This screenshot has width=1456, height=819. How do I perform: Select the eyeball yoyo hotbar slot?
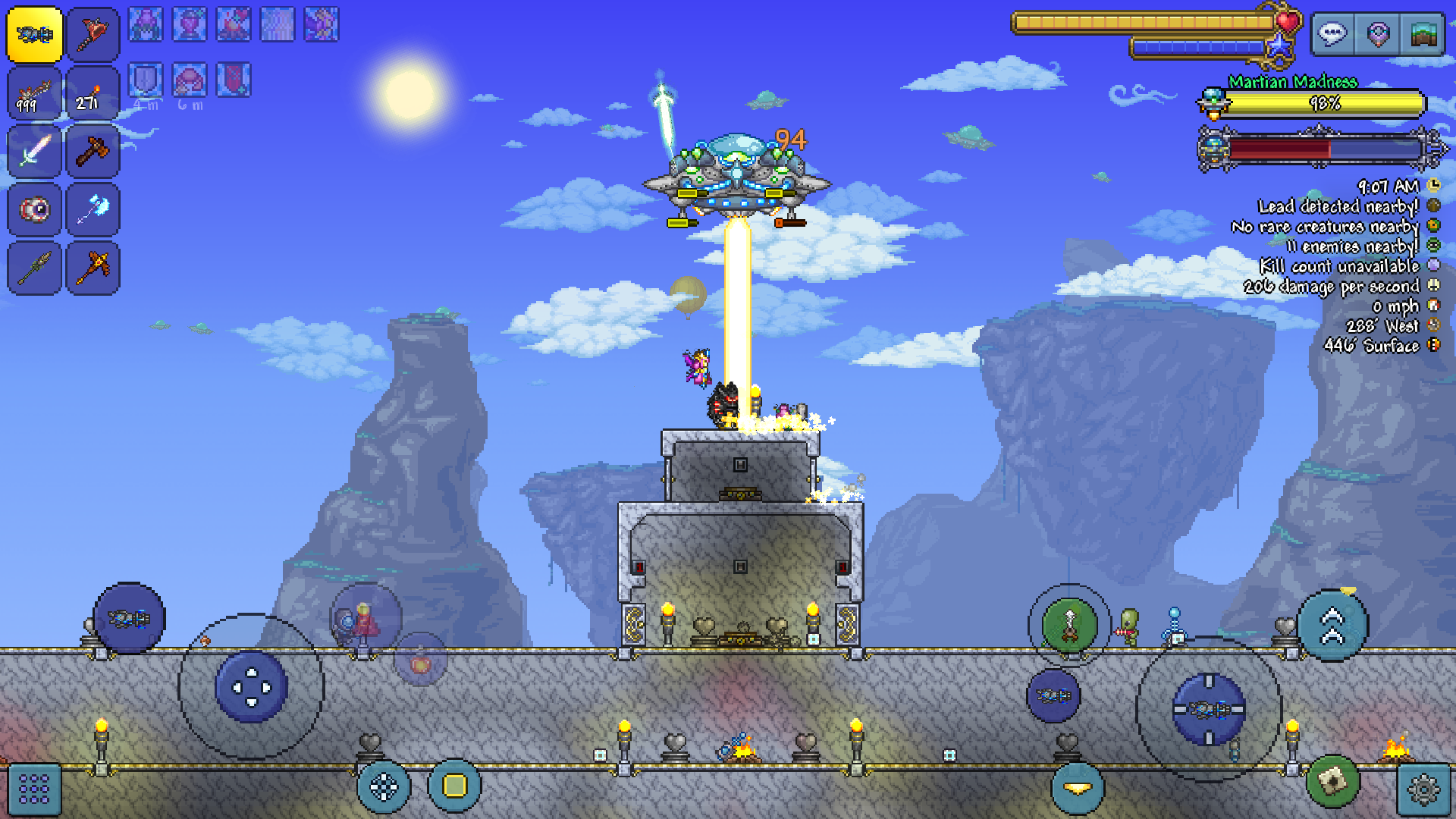[35, 209]
